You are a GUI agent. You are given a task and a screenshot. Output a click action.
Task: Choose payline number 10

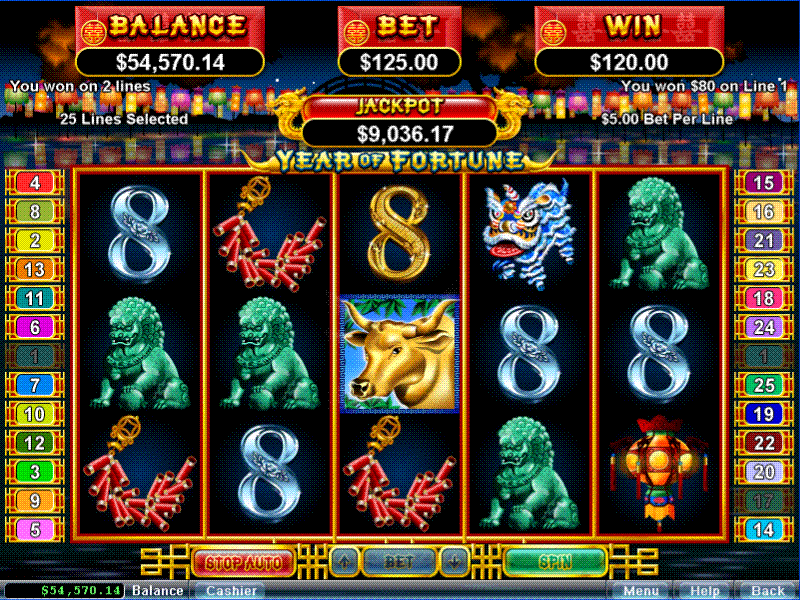pos(35,414)
